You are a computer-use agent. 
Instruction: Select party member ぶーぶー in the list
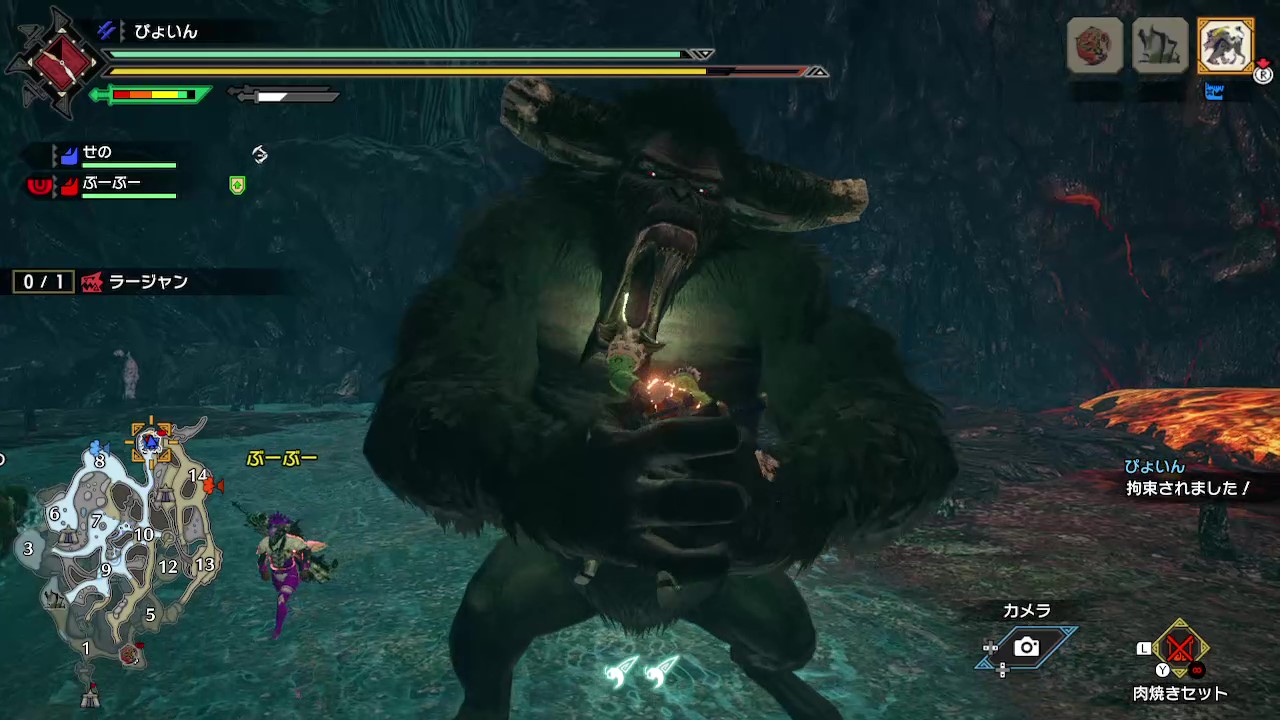pos(111,184)
